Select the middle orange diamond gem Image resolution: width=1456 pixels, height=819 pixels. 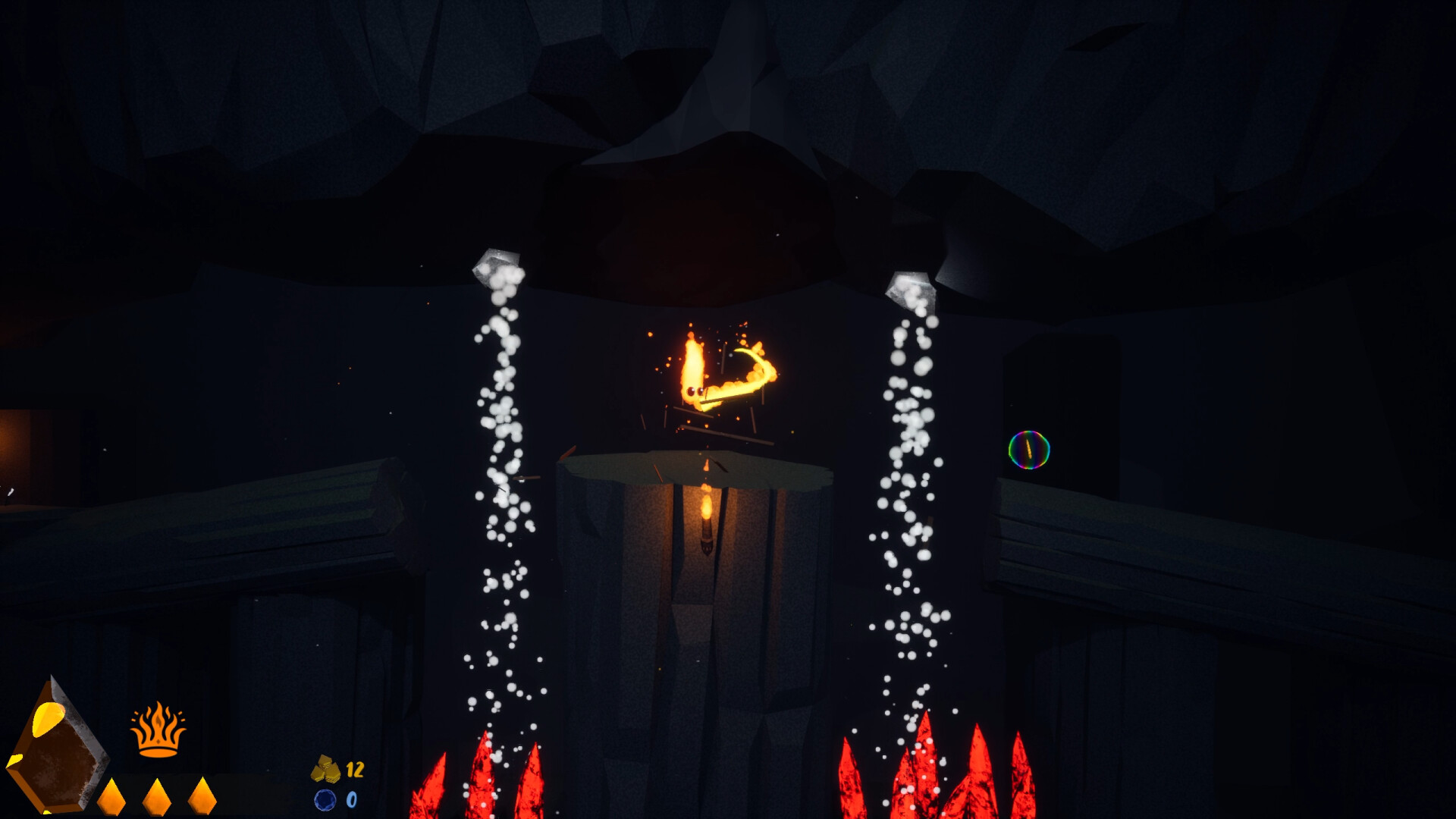point(155,798)
